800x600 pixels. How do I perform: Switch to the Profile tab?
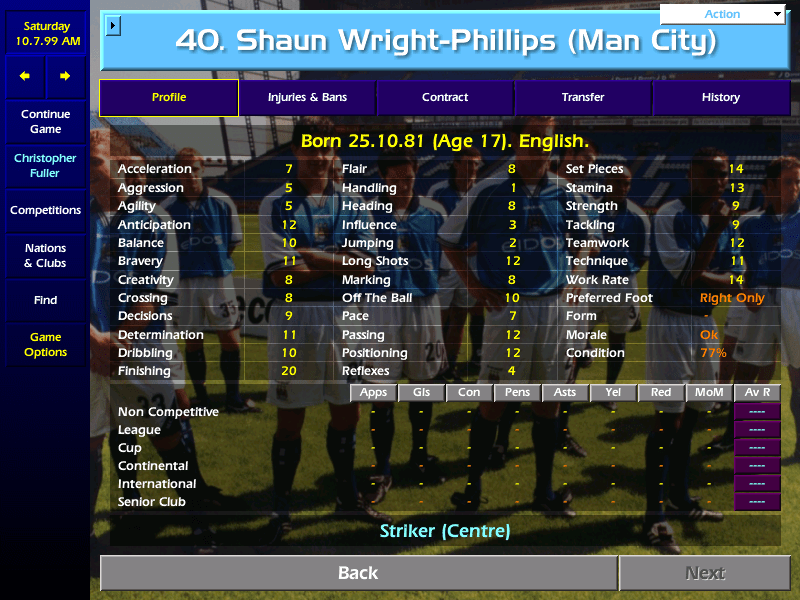point(169,97)
